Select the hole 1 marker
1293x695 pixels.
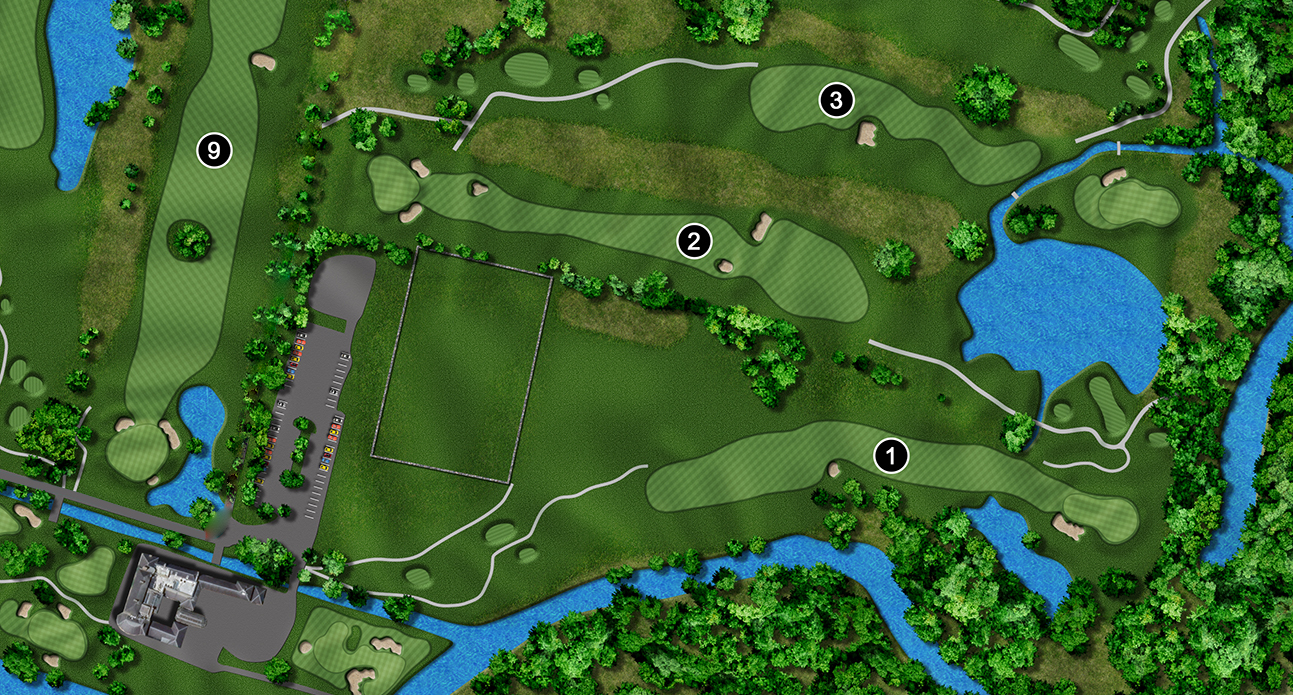[890, 456]
